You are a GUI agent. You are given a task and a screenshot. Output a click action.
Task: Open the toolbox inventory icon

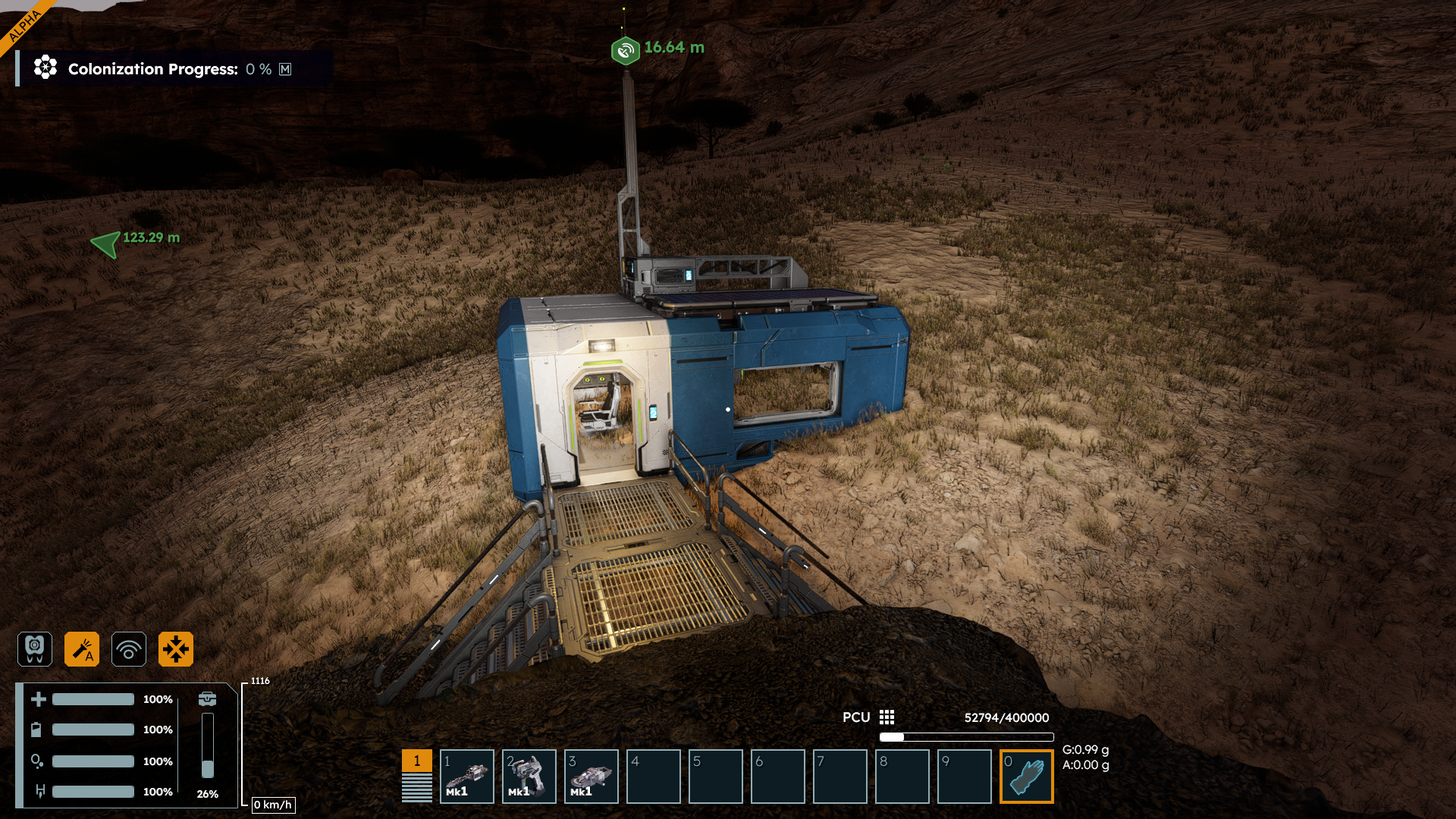[x=207, y=698]
